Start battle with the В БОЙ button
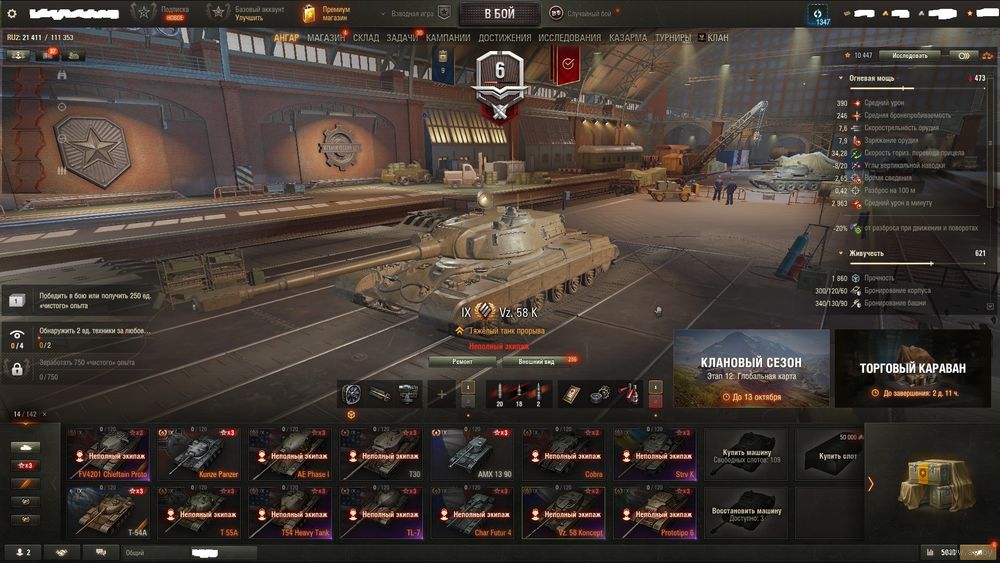Screen dimensions: 1000x563 499,13
